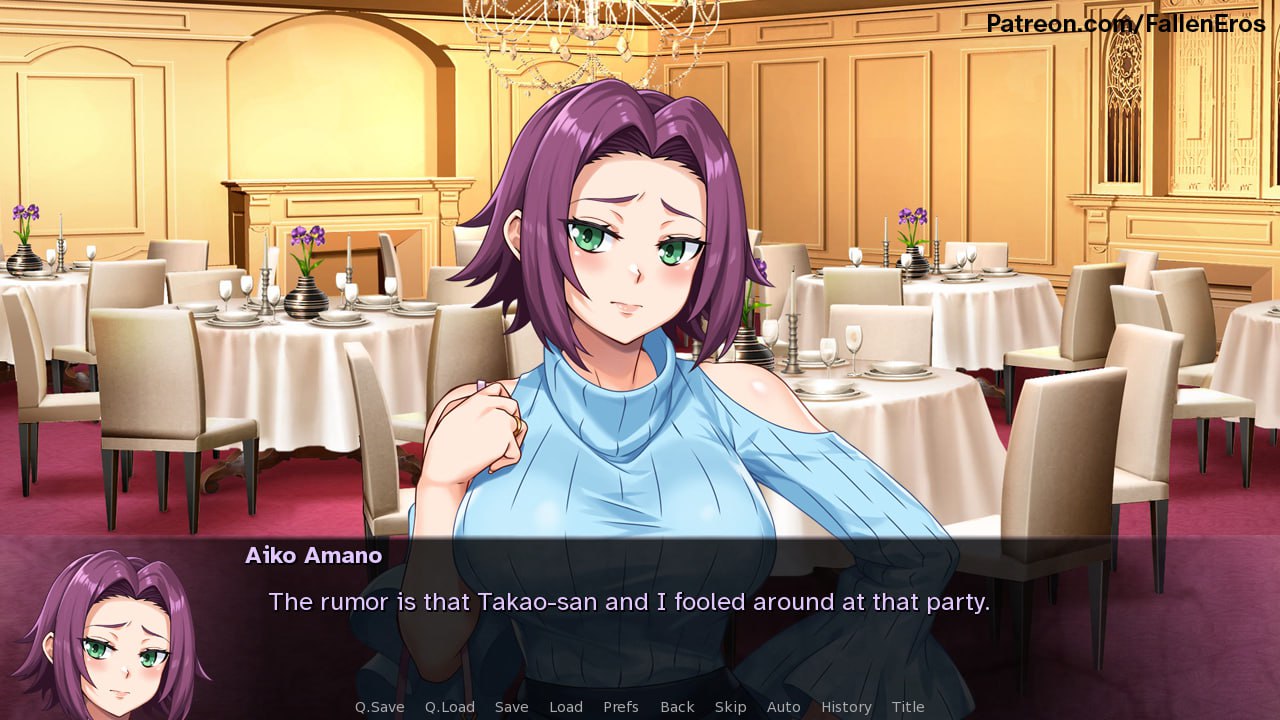This screenshot has width=1280, height=720.
Task: Select Load in the quick menu bar
Action: (x=566, y=707)
